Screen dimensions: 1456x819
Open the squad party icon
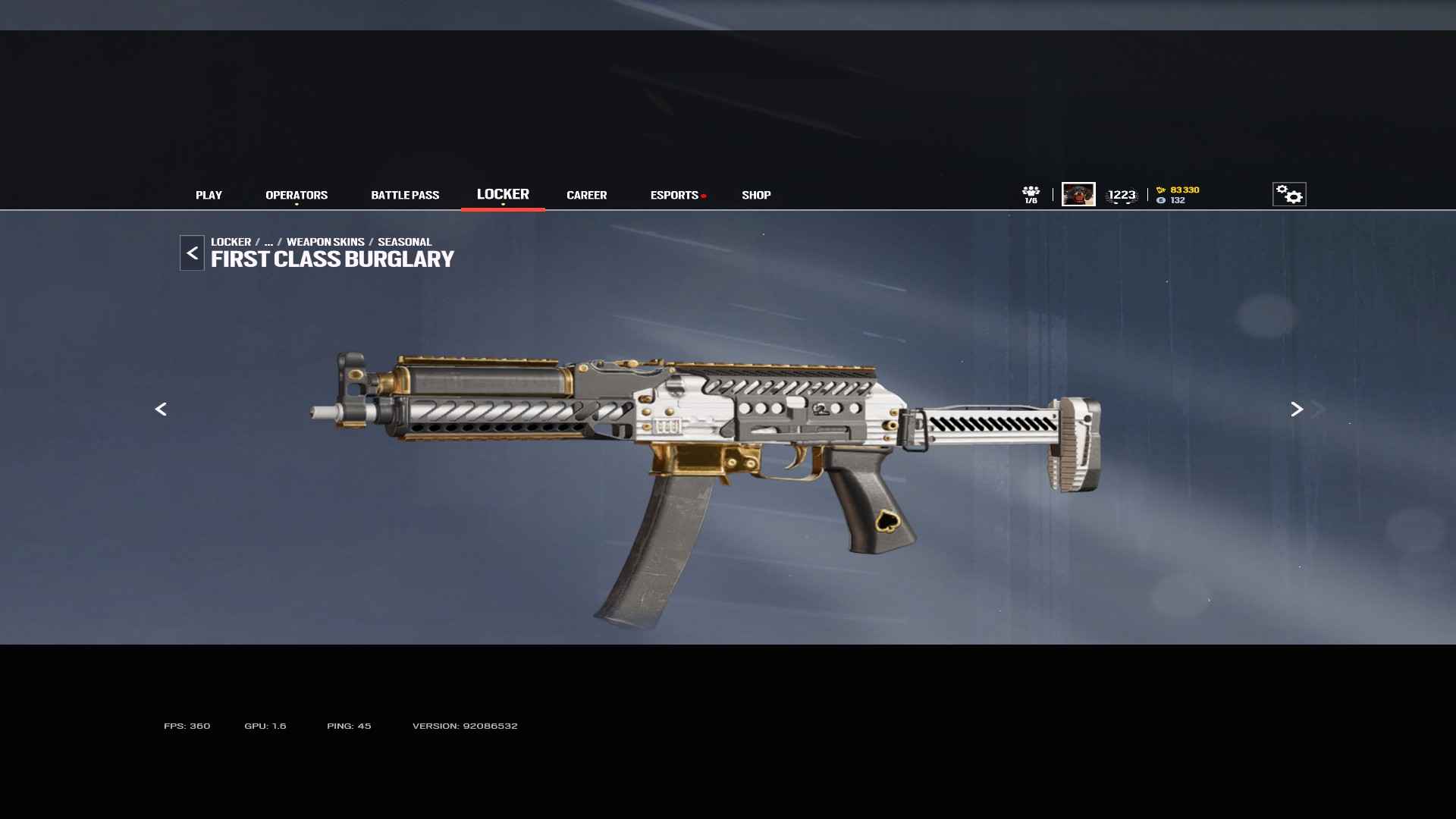point(1031,194)
